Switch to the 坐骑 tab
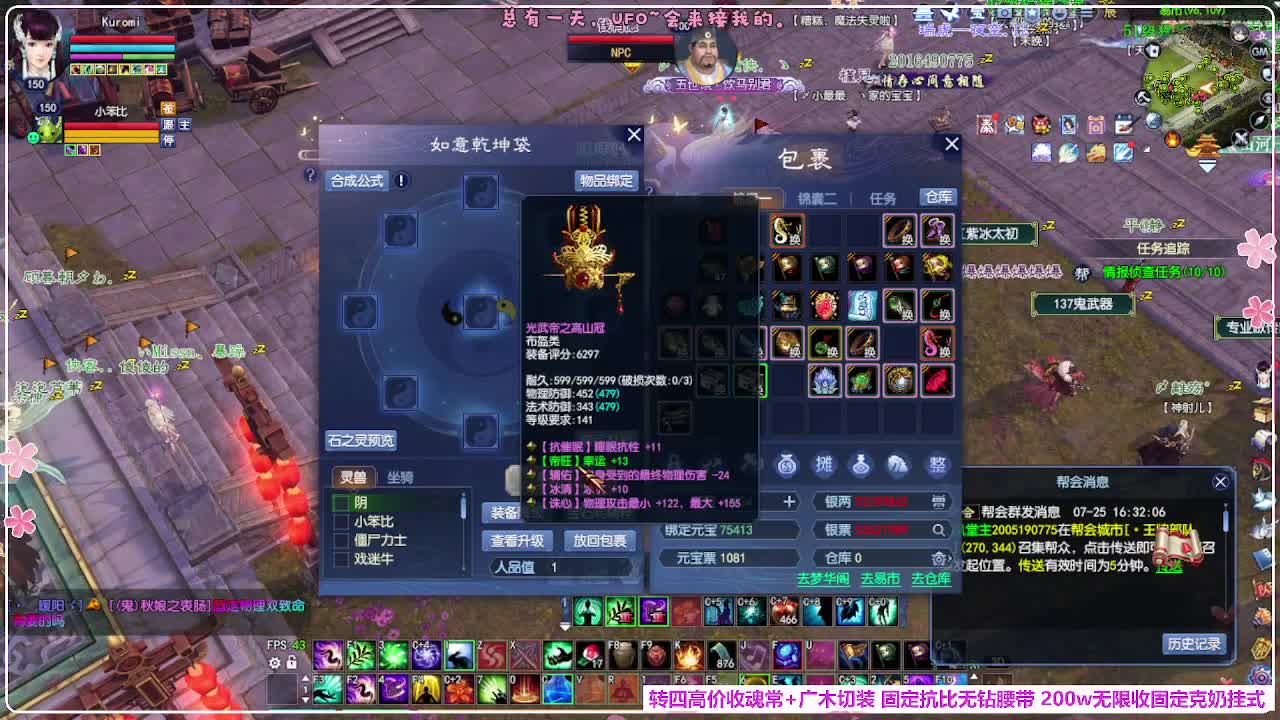The width and height of the screenshot is (1280, 720). [401, 476]
